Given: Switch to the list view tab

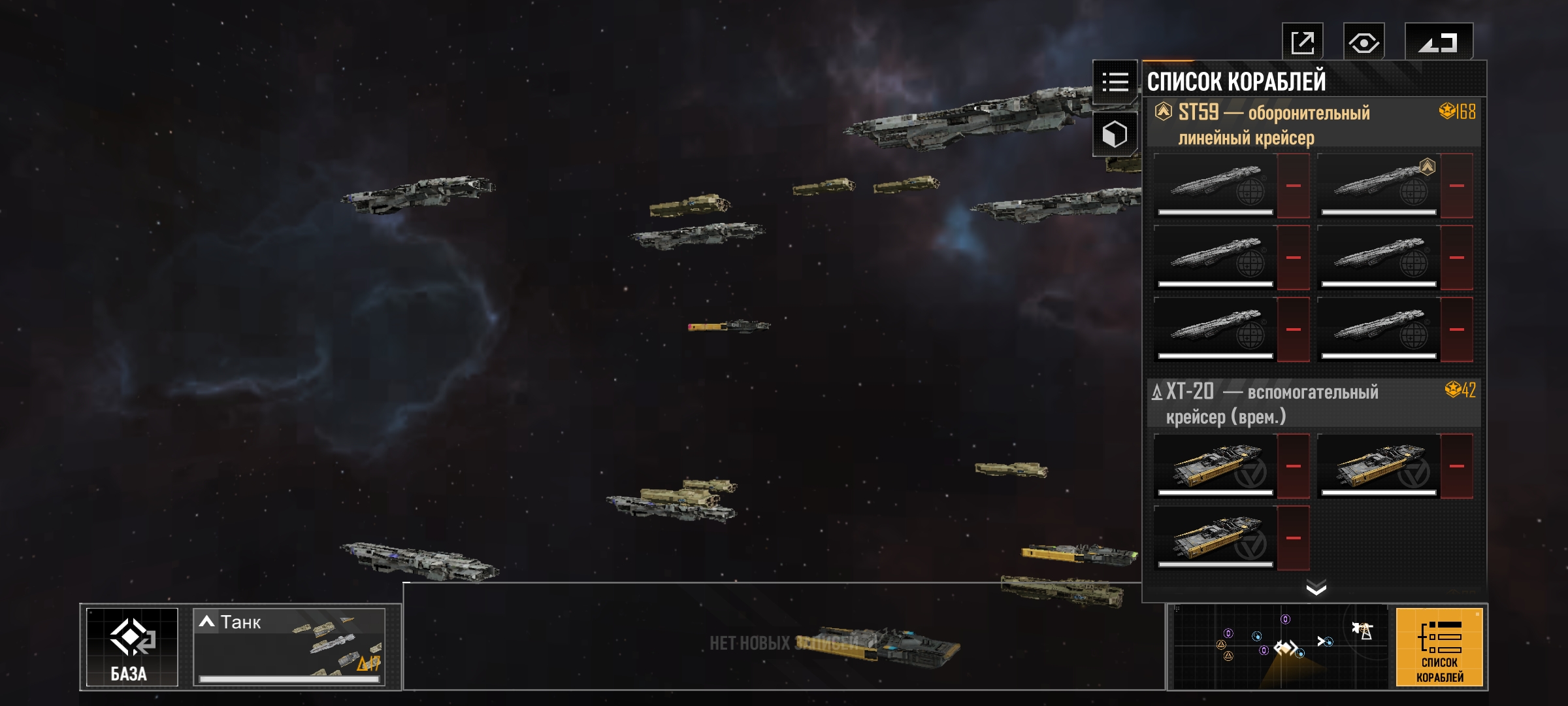Looking at the screenshot, I should [1115, 82].
